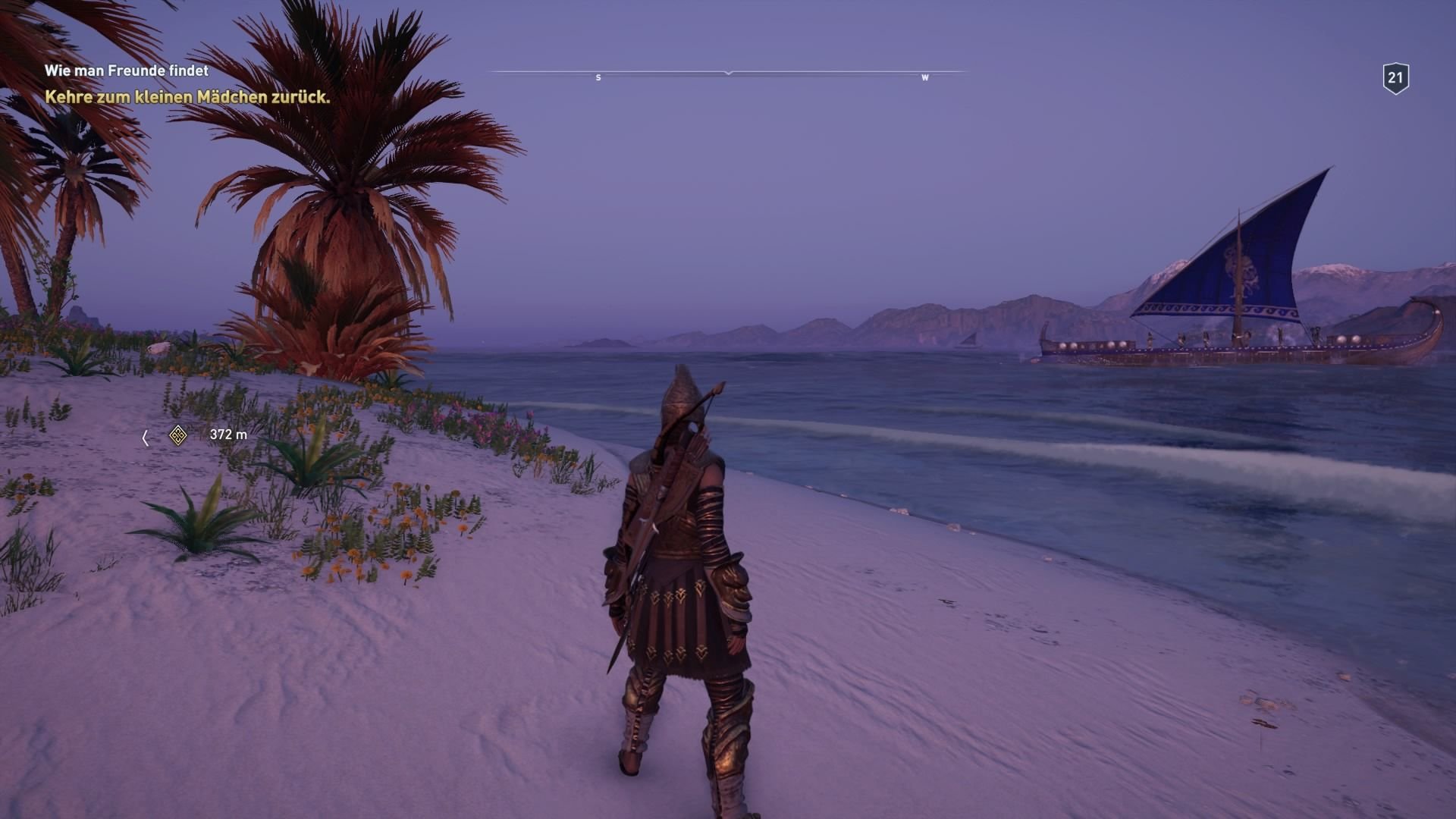
Task: Select the center notch of the compass
Action: (x=728, y=74)
